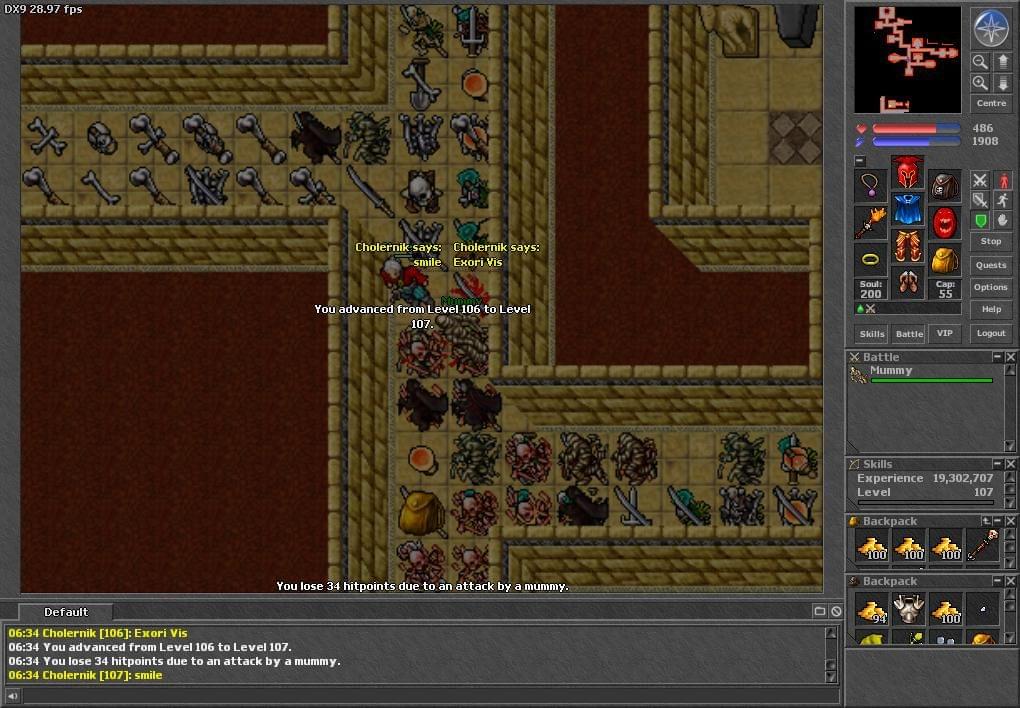Click the amulet in the necklace slot
Viewport: 1020px width, 708px height.
point(871,185)
